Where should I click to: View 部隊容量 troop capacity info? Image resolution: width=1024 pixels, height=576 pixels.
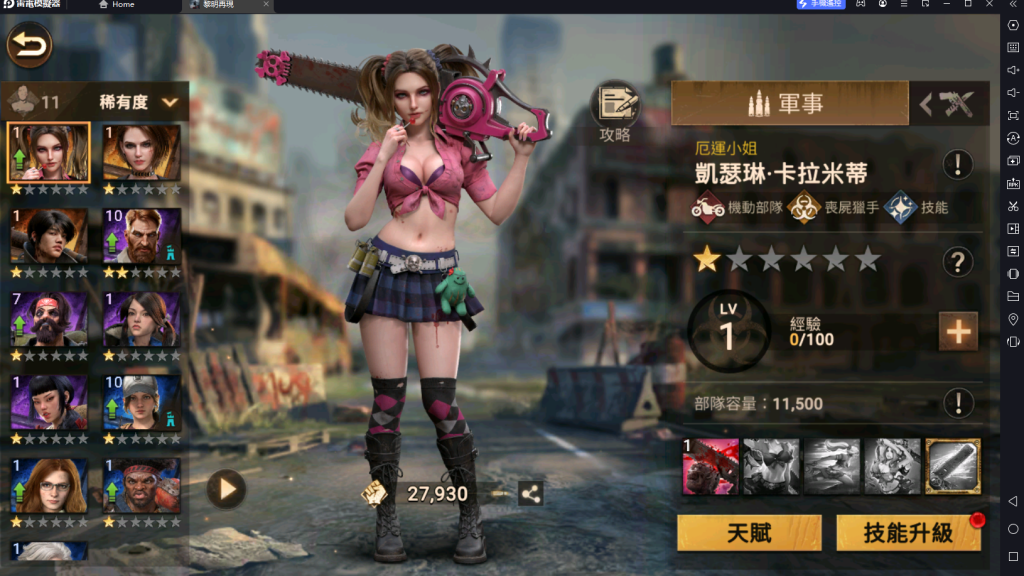click(x=958, y=403)
